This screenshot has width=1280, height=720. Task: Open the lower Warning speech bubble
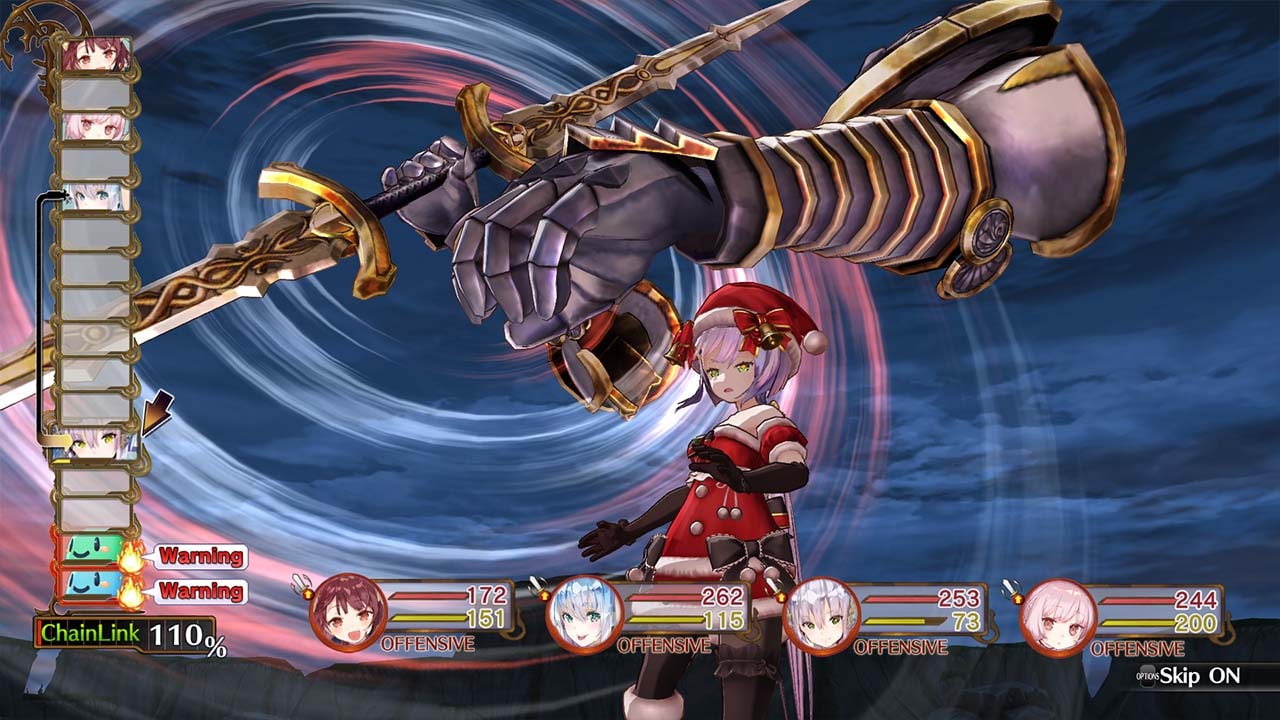[x=198, y=591]
